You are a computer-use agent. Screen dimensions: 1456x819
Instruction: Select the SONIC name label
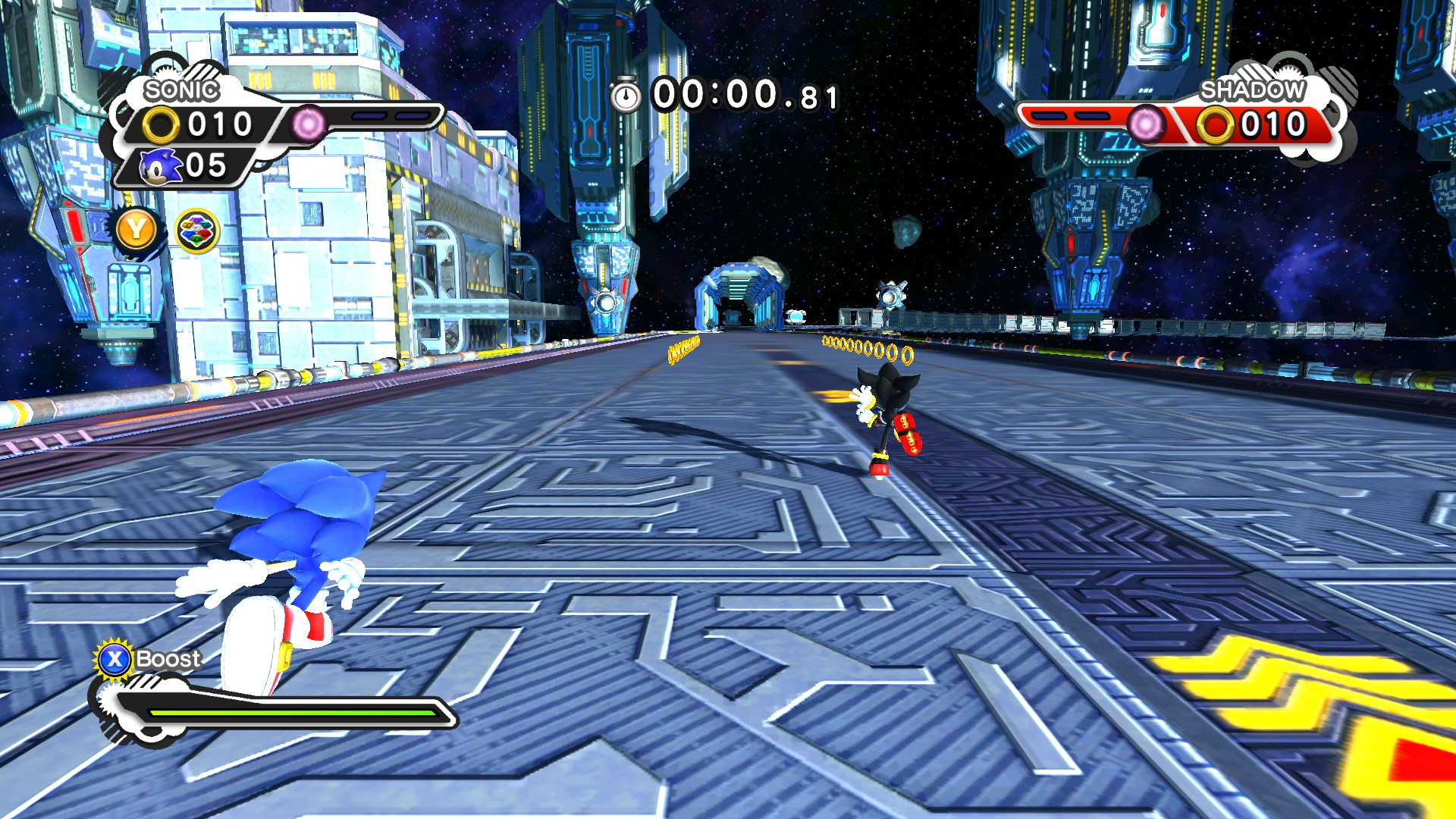click(182, 89)
